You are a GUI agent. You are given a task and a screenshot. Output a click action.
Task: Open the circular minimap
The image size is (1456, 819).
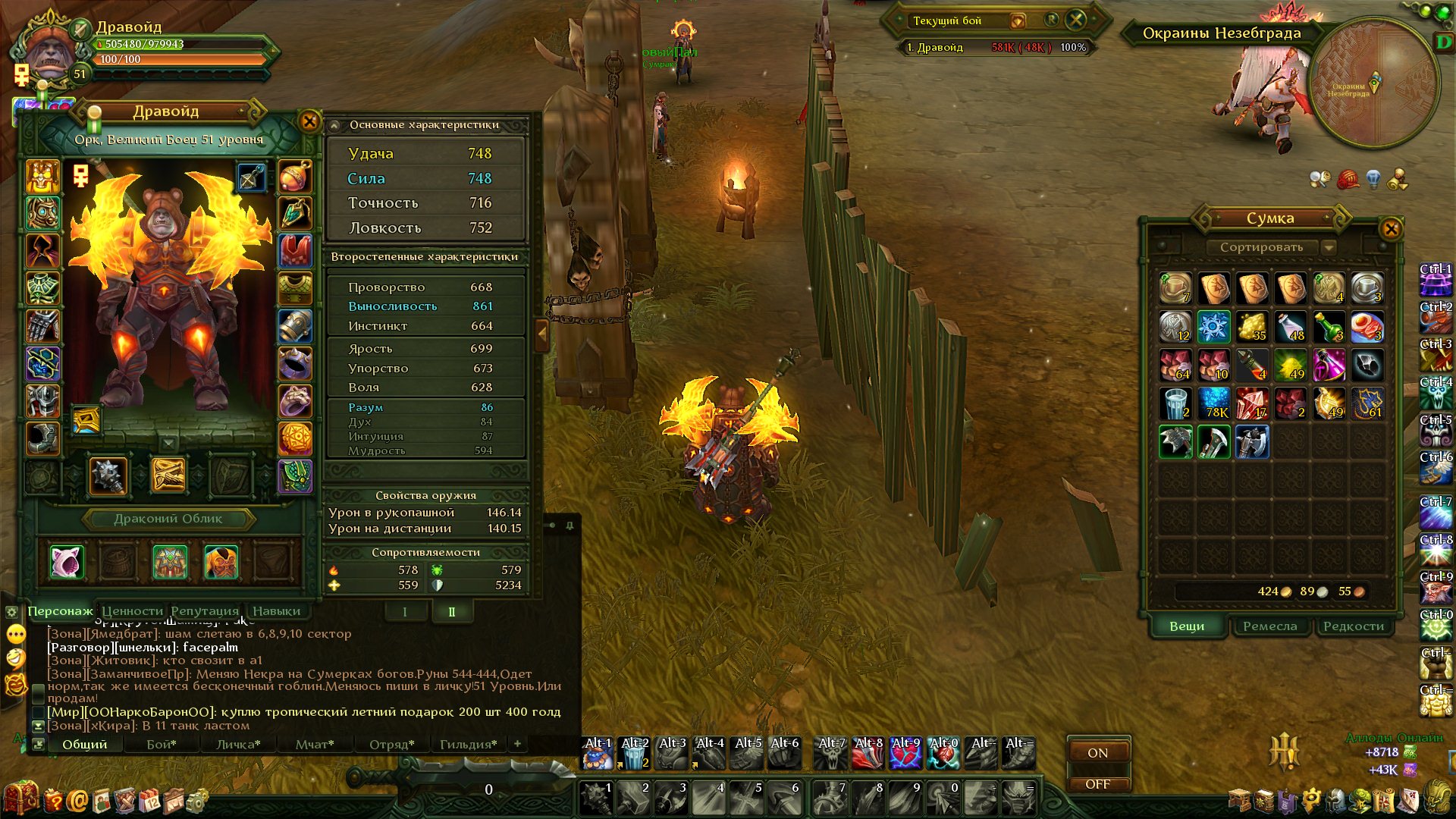pos(1373,83)
